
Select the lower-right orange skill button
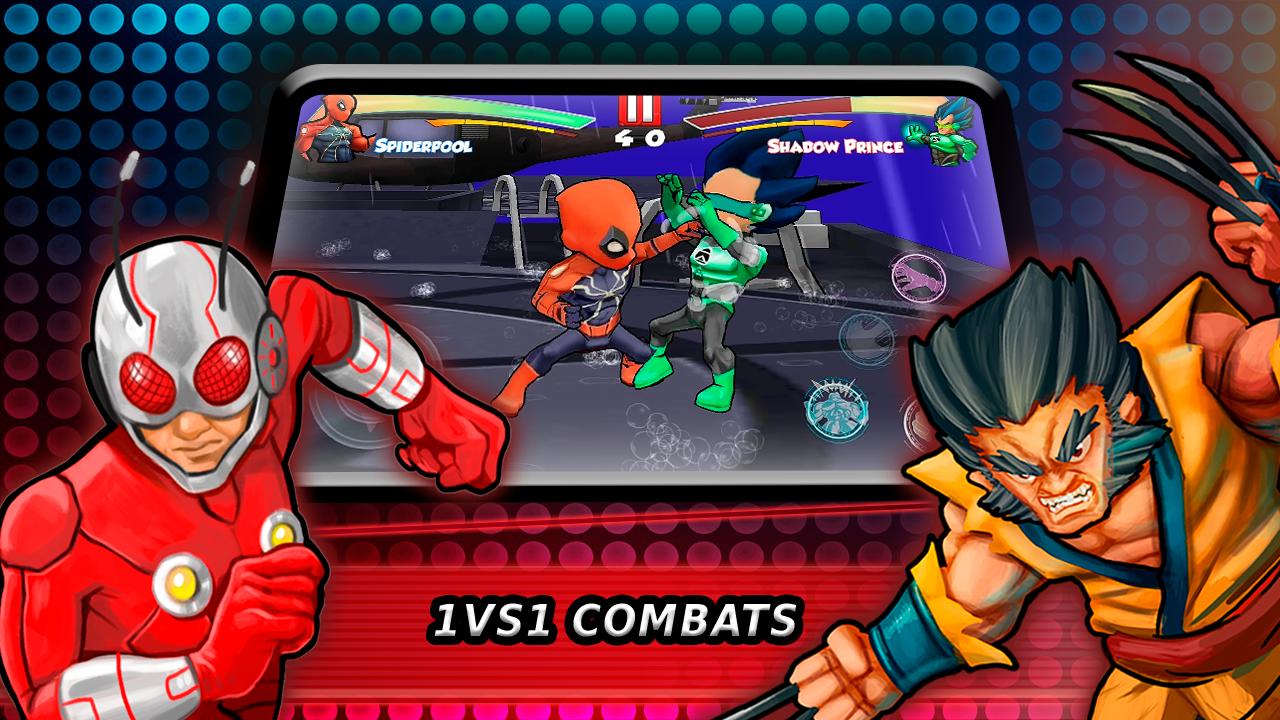click(x=915, y=420)
